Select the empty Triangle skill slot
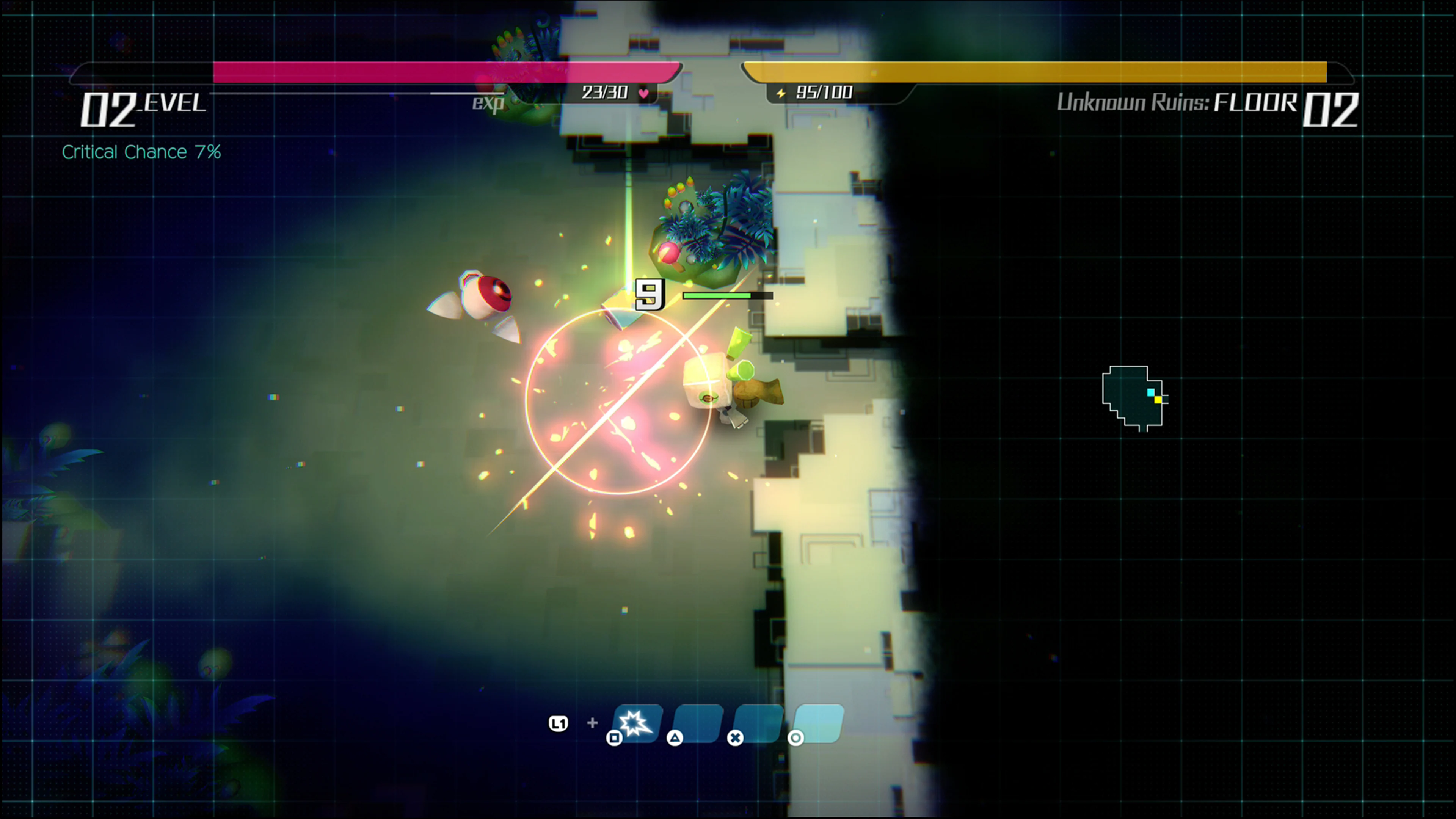Image resolution: width=1456 pixels, height=819 pixels. pos(698,723)
